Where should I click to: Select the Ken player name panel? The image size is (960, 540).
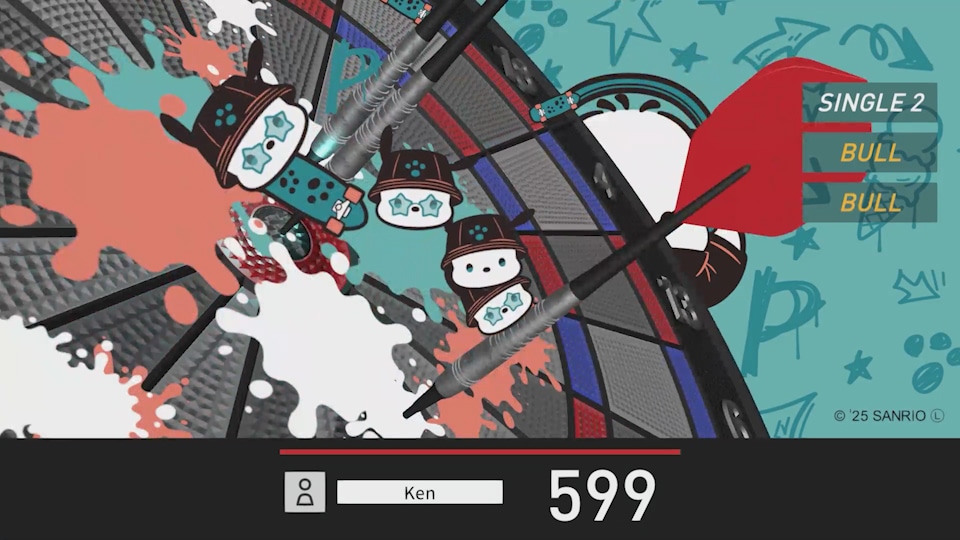pos(420,493)
